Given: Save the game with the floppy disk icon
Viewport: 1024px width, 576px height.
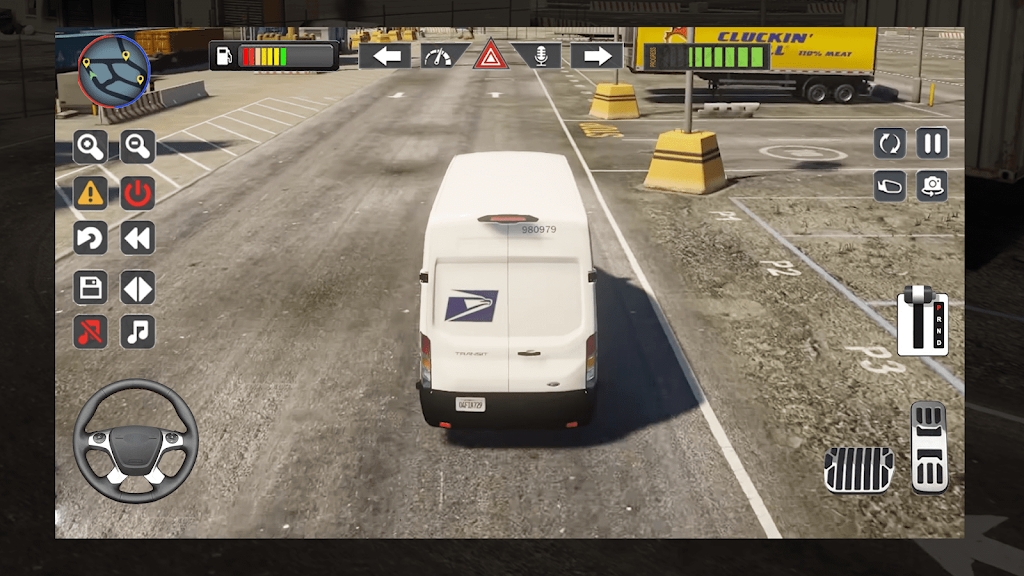Looking at the screenshot, I should click(x=90, y=288).
